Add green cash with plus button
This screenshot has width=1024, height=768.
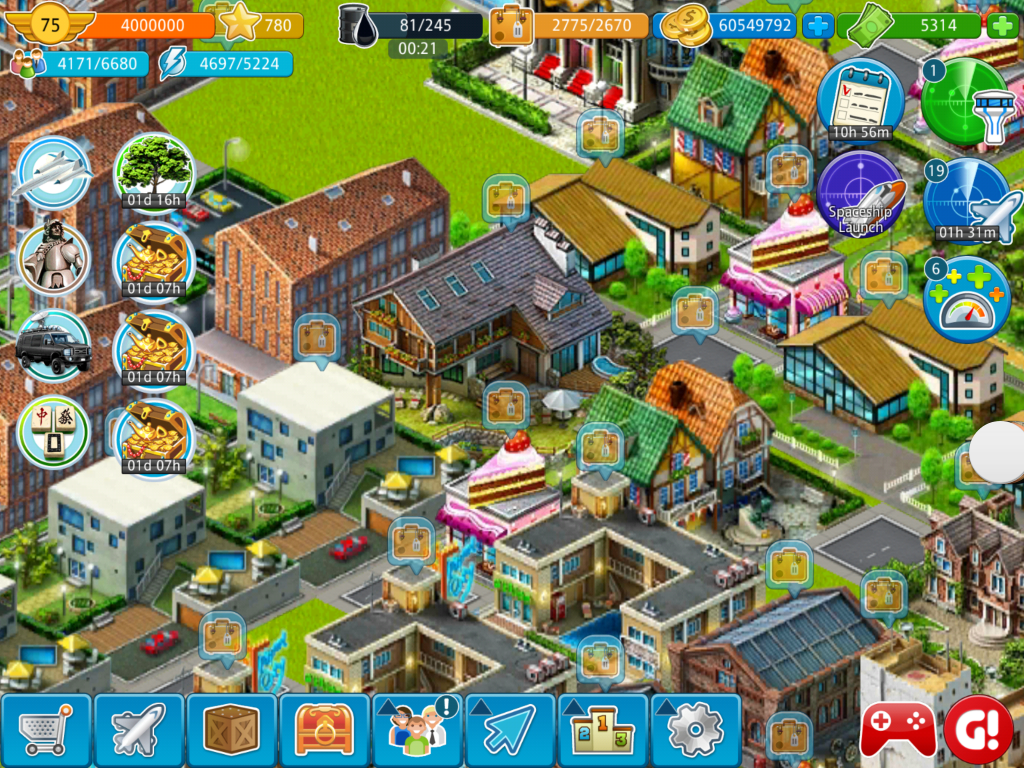(x=1002, y=26)
